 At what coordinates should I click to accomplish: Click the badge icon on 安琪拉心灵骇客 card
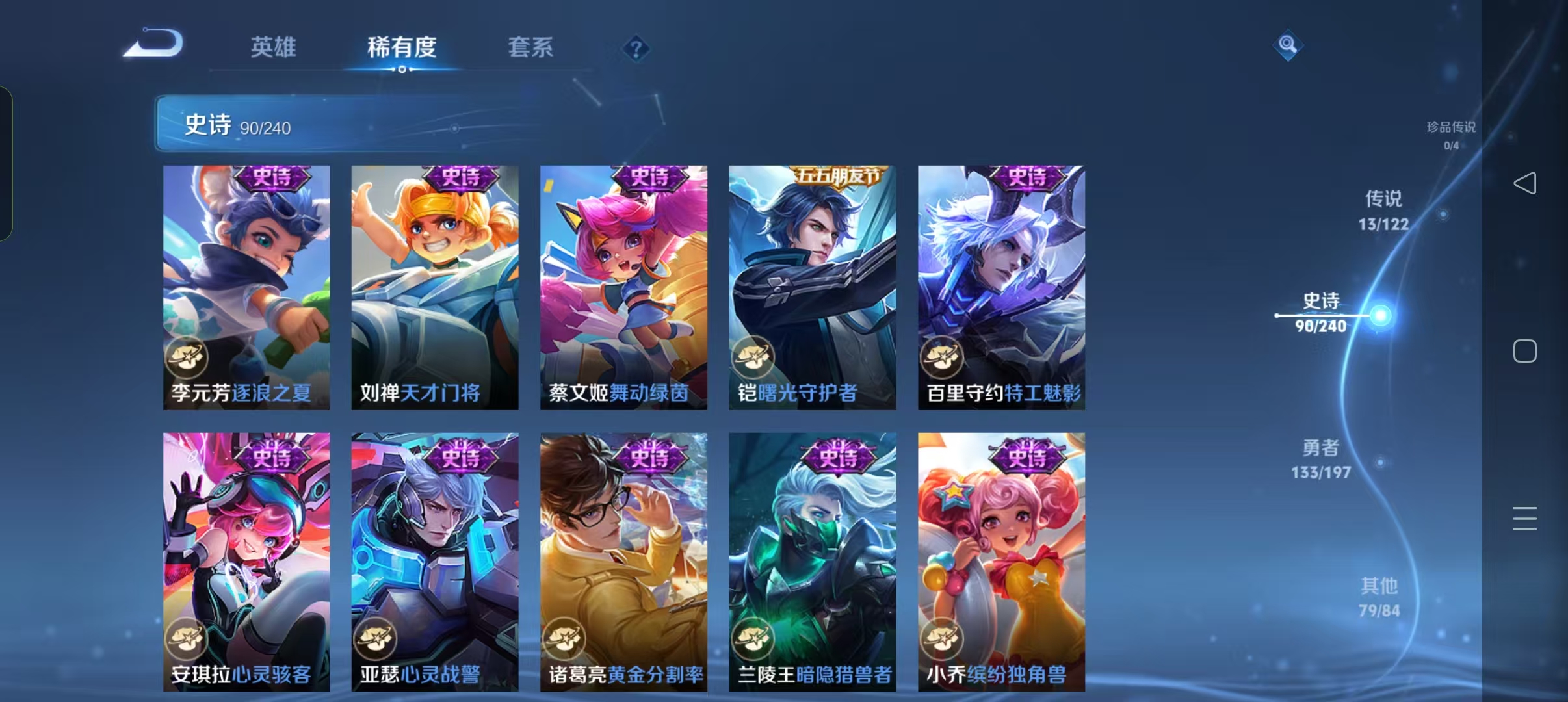pos(187,640)
